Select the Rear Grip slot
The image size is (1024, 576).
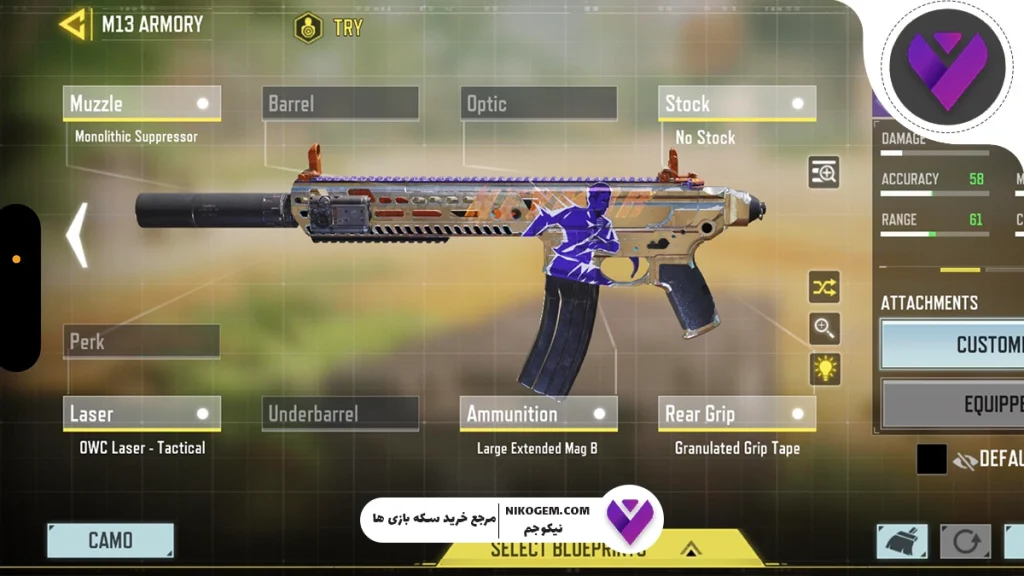737,413
